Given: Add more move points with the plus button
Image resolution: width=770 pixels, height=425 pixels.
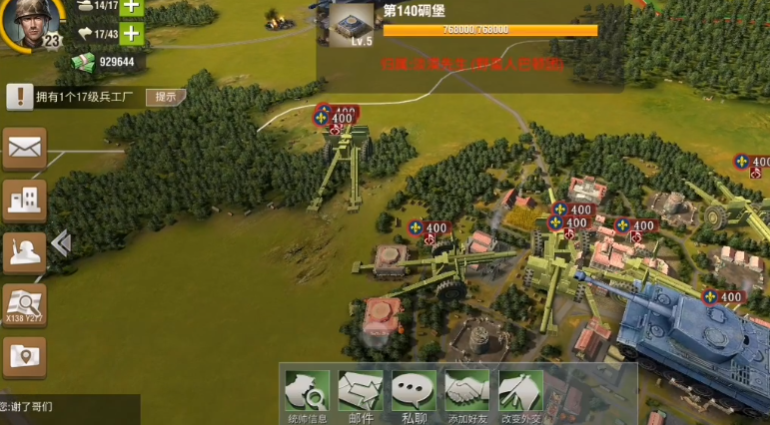Looking at the screenshot, I should (x=131, y=33).
